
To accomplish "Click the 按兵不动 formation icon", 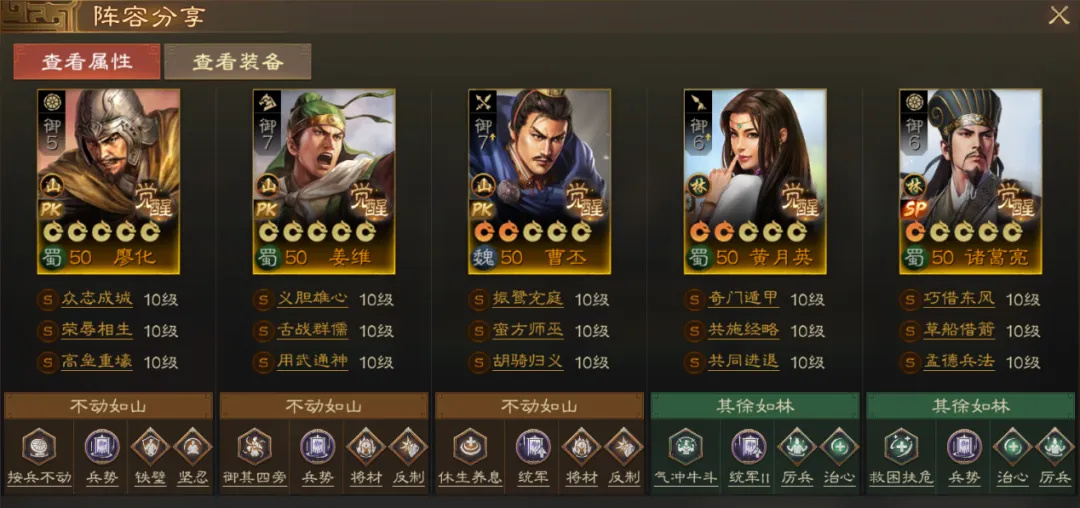I will (x=39, y=445).
